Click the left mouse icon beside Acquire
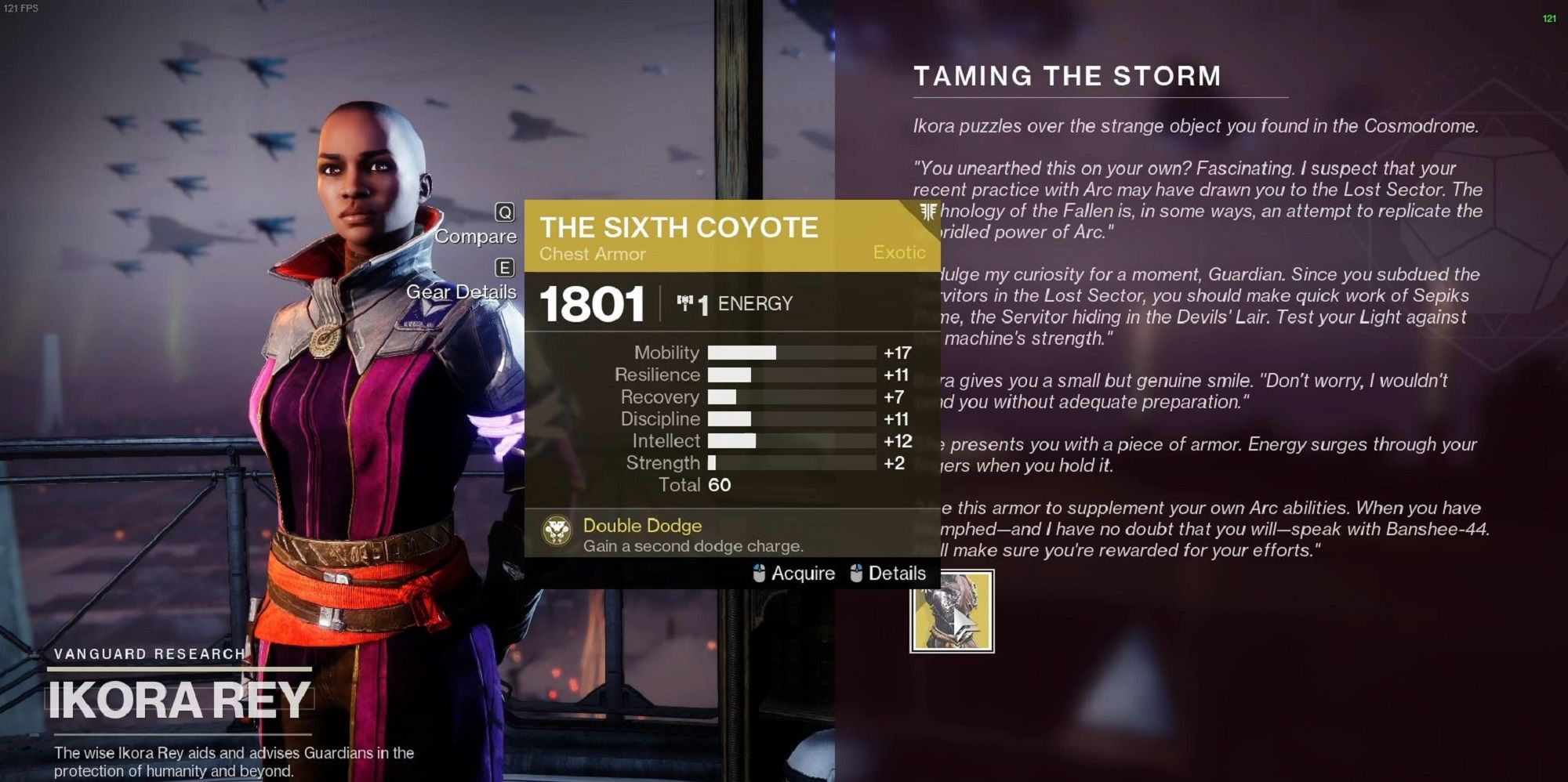 [x=757, y=573]
